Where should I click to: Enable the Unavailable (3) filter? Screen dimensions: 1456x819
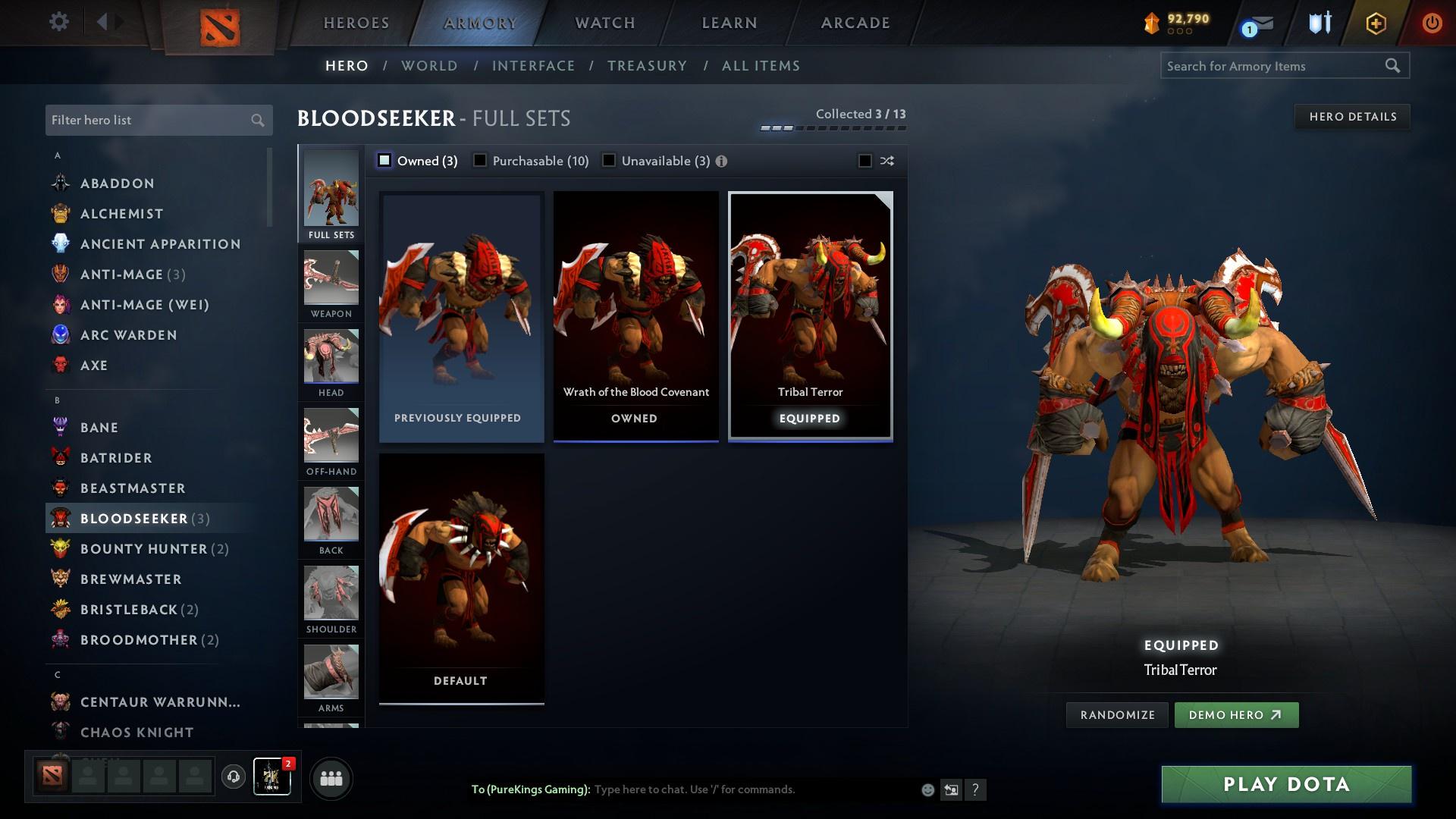click(x=608, y=161)
